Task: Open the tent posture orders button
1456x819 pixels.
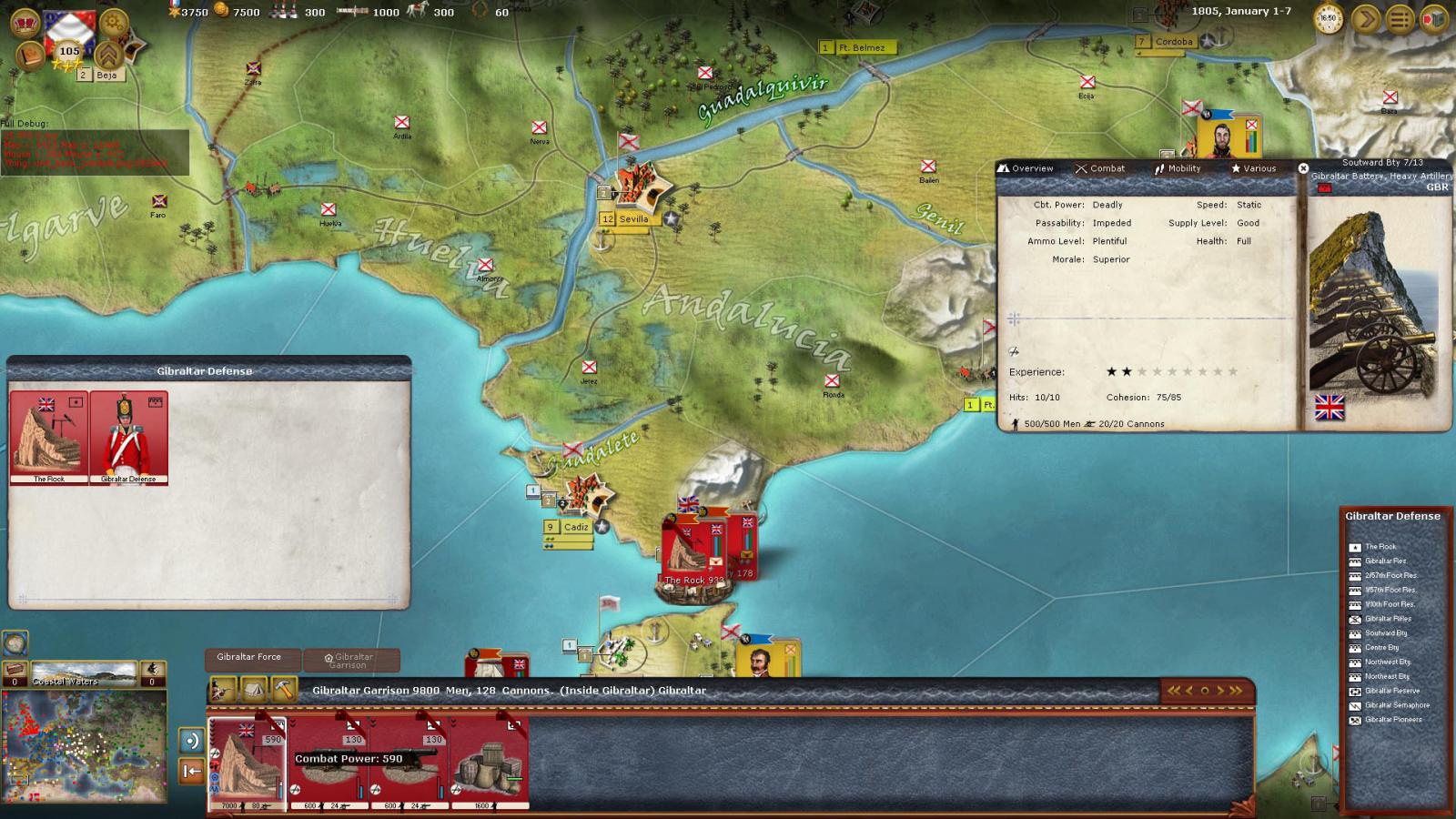Action: click(x=253, y=690)
